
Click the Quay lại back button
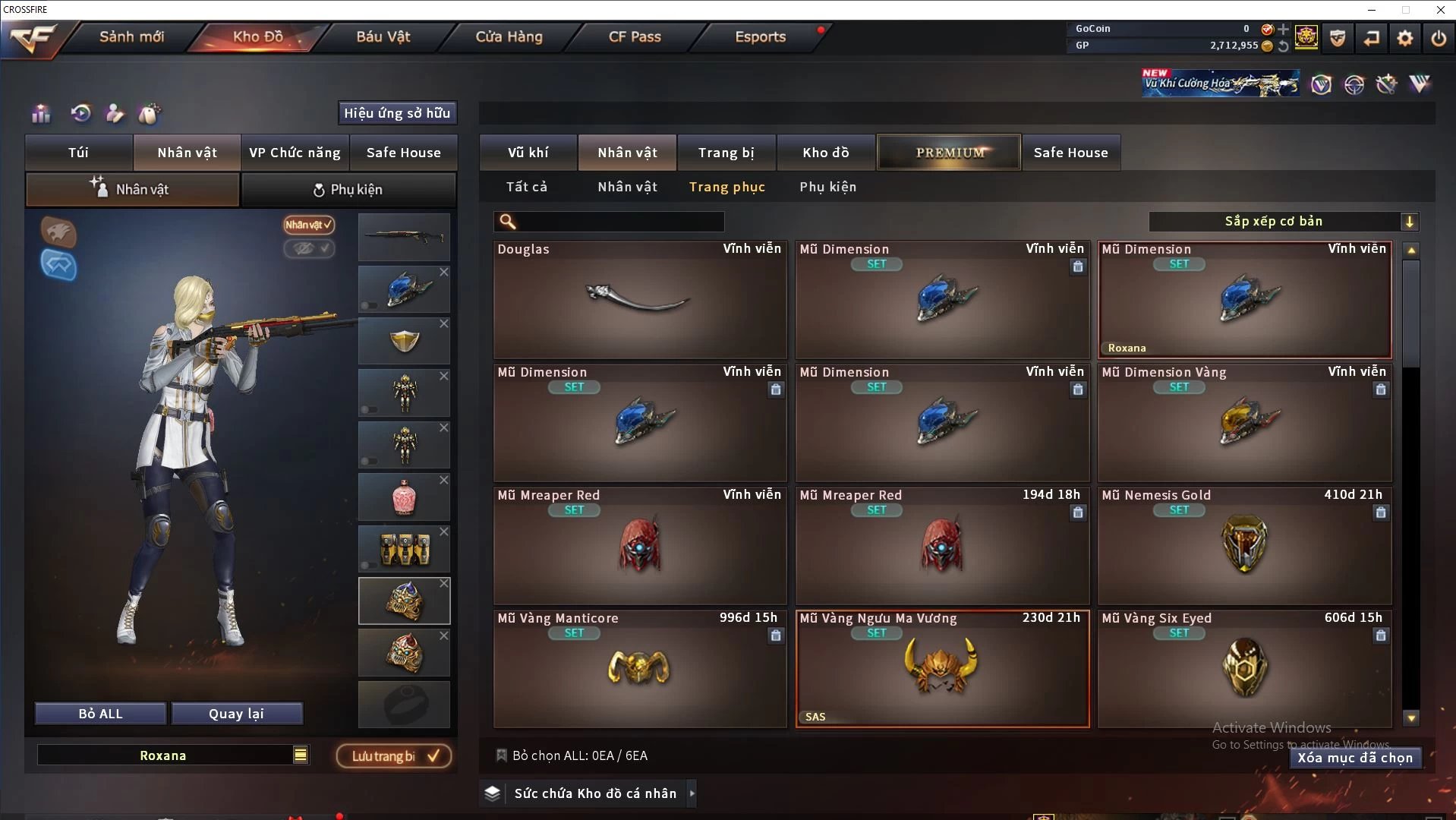(236, 714)
